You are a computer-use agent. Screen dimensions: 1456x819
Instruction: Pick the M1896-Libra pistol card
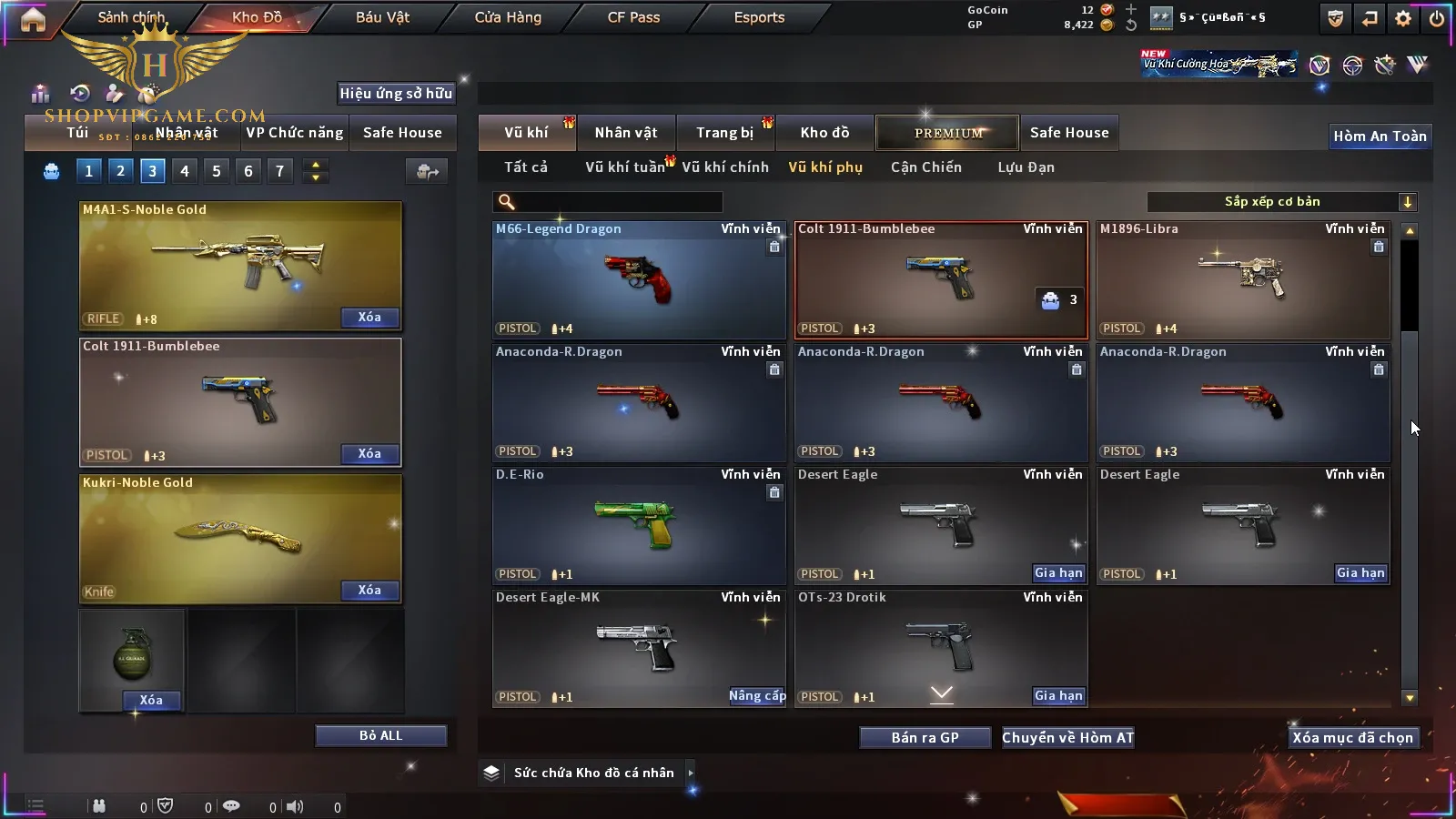[x=1242, y=279]
